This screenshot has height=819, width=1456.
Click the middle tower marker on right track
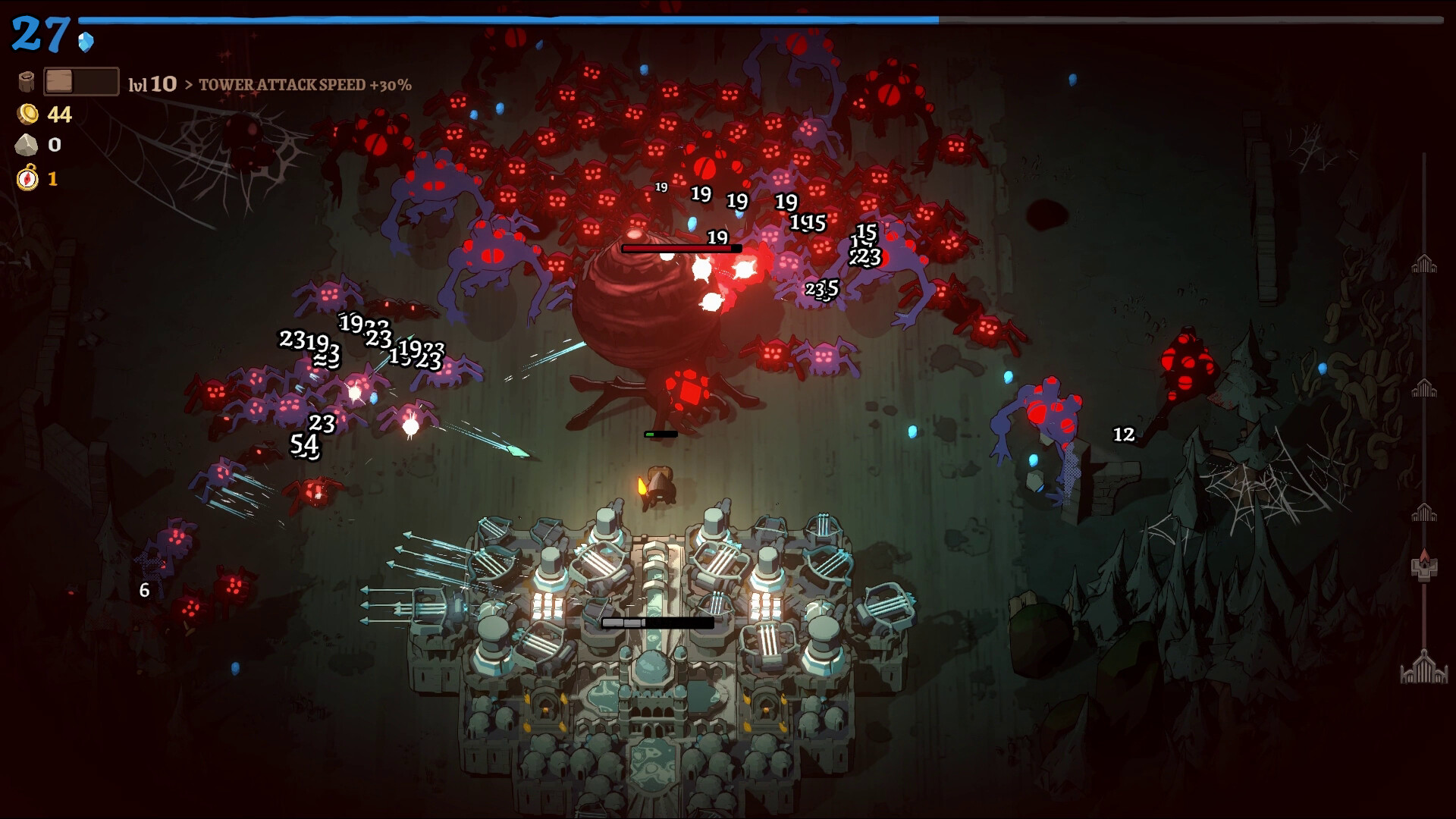click(x=1423, y=389)
